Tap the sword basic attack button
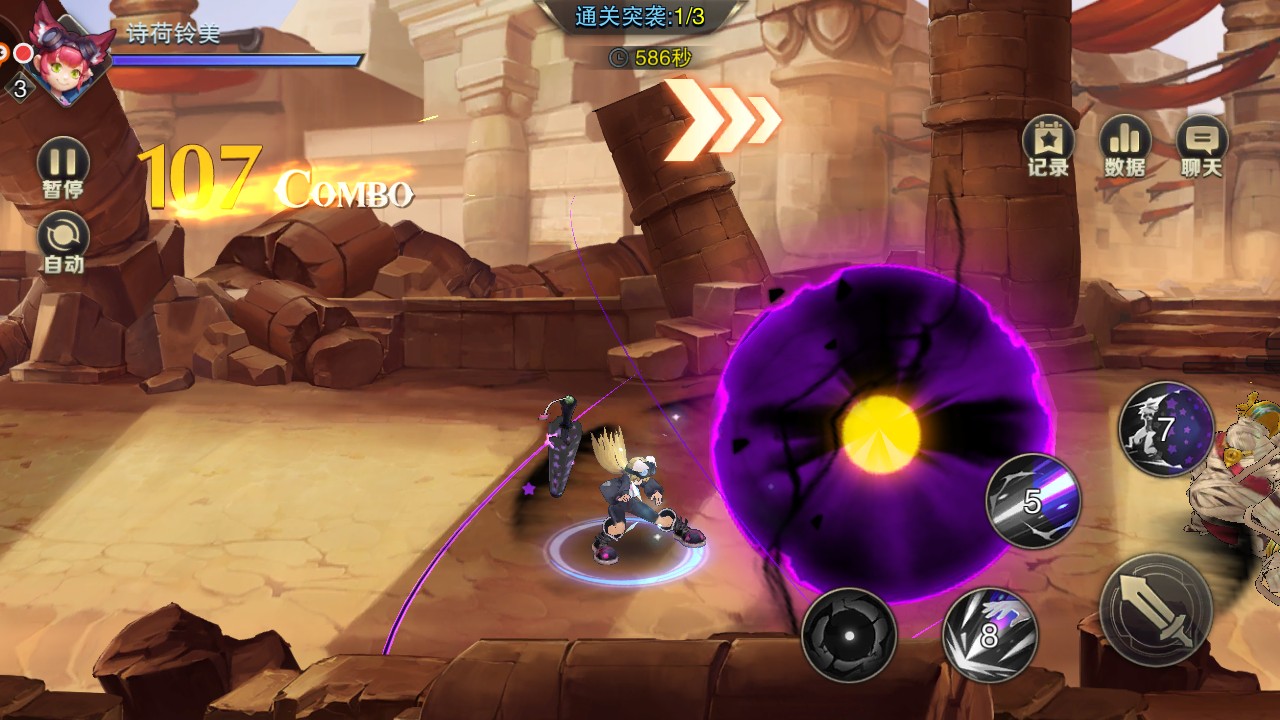Screen dimensions: 1280x720 [x=1157, y=609]
